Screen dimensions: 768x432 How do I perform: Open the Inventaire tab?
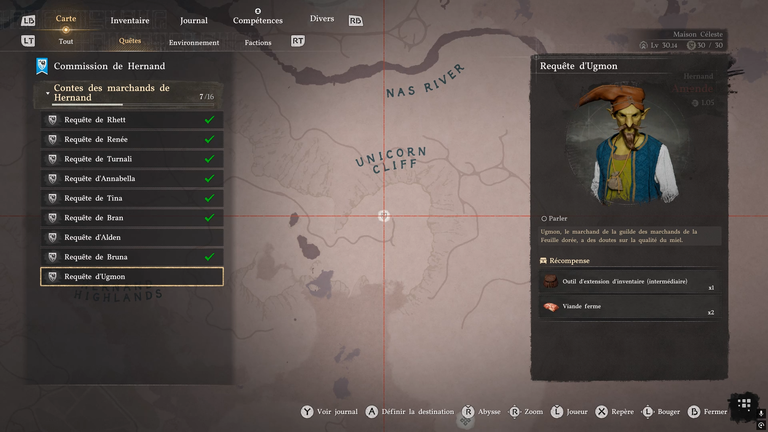click(x=130, y=20)
